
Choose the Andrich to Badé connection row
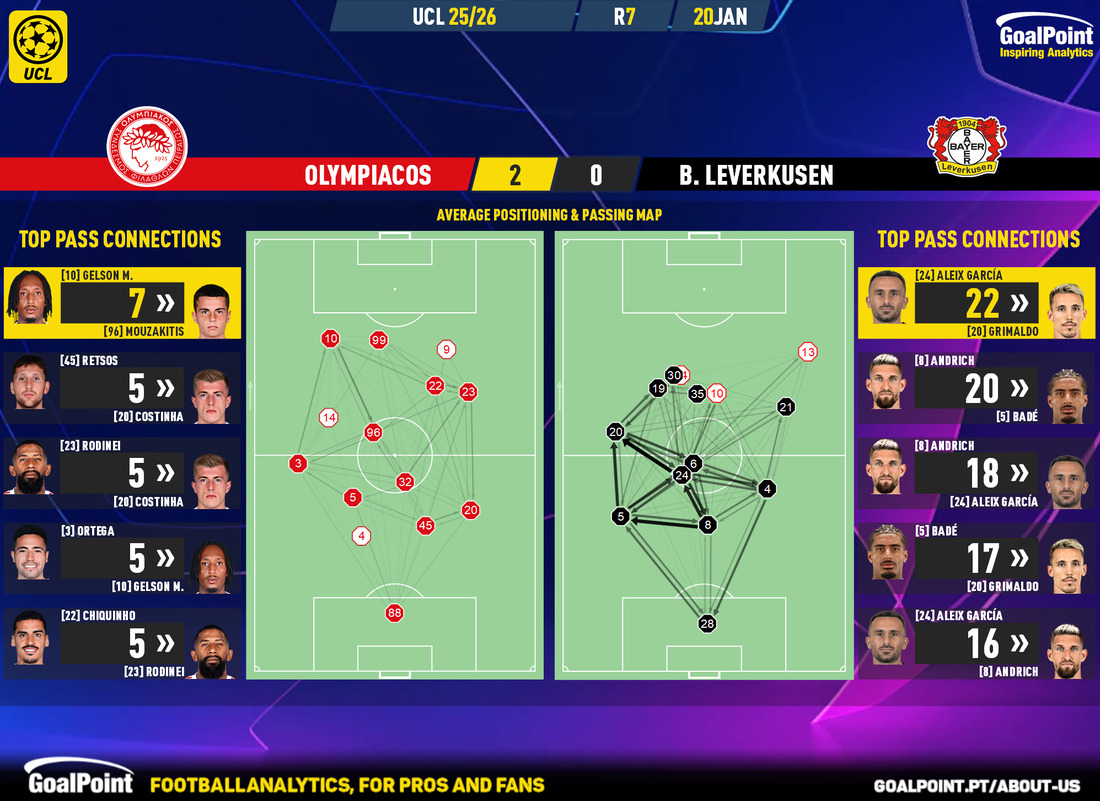point(977,388)
